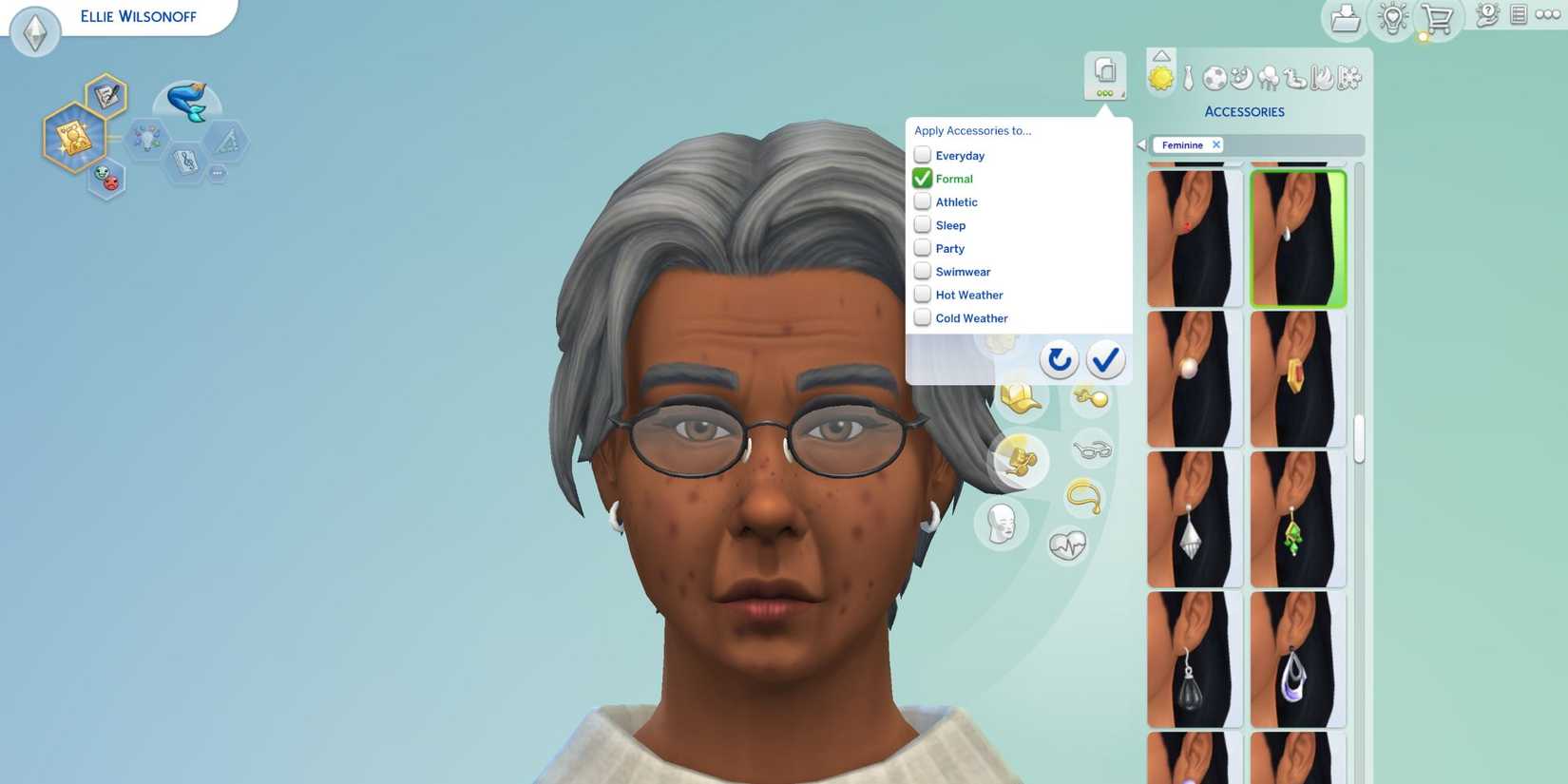Screen dimensions: 1568x784
Task: Click the lightbulb icon in the top toolbar
Action: 1392,17
